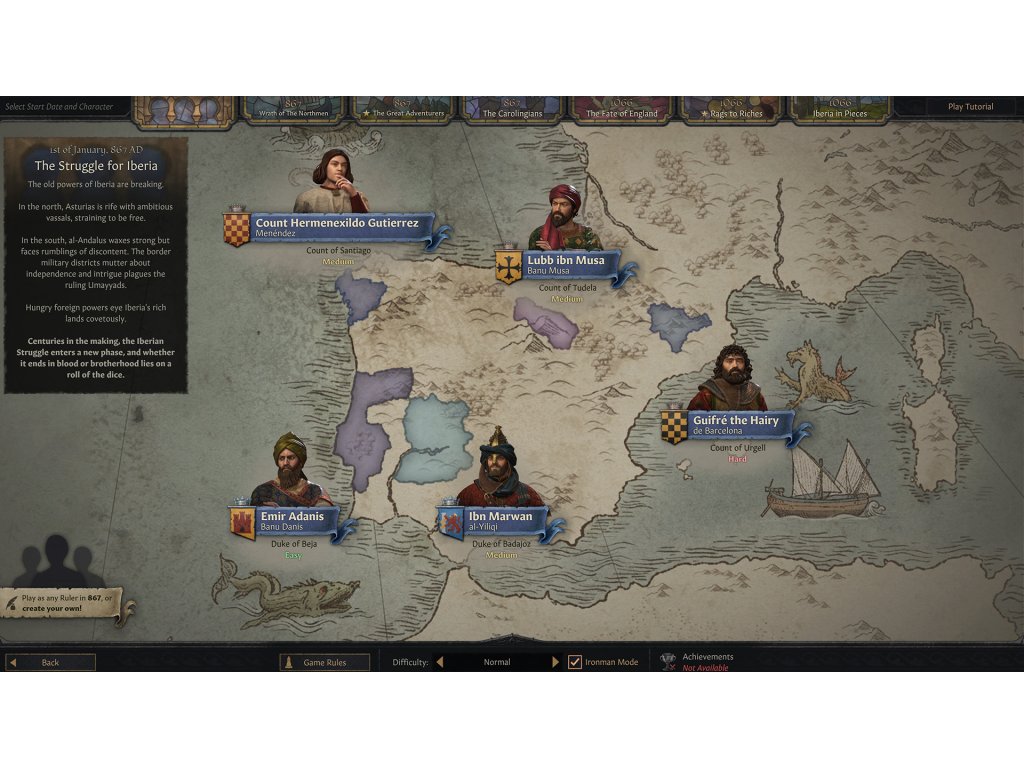Raise difficulty with the right arrow

pos(556,662)
